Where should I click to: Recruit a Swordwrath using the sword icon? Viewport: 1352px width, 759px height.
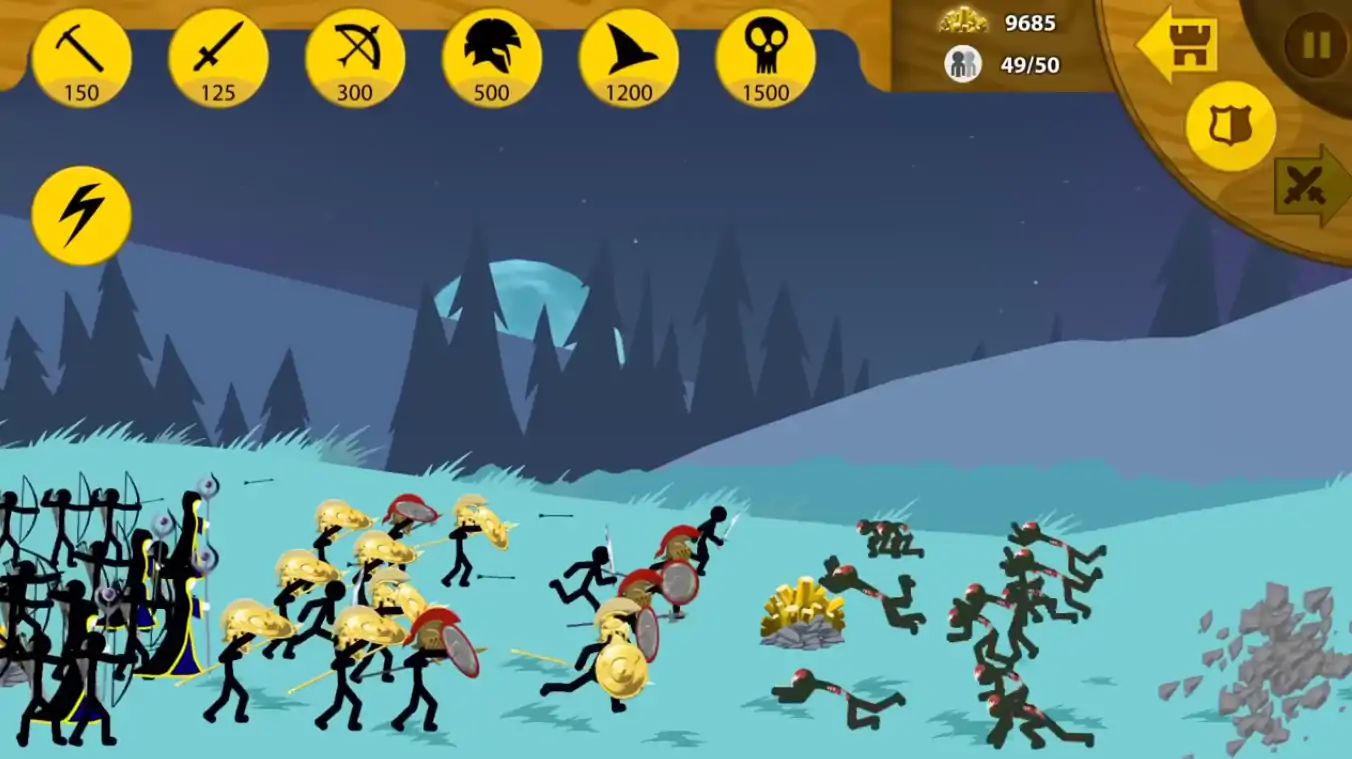tap(218, 58)
